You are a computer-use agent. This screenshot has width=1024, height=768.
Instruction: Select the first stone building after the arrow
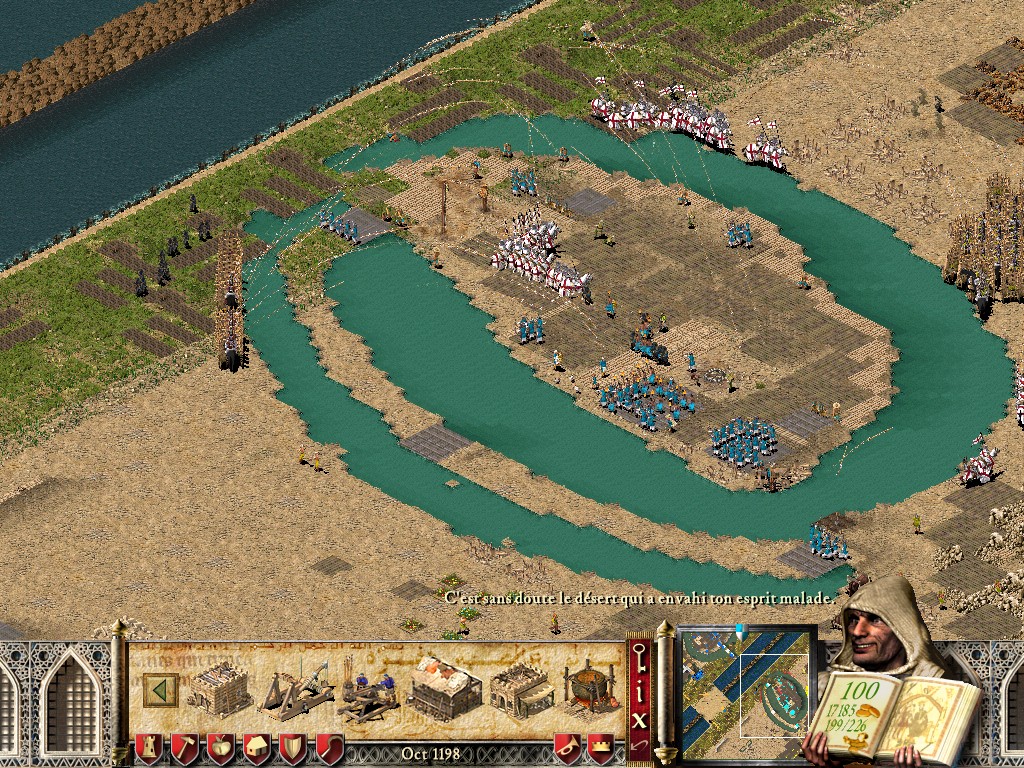pyautogui.click(x=218, y=688)
